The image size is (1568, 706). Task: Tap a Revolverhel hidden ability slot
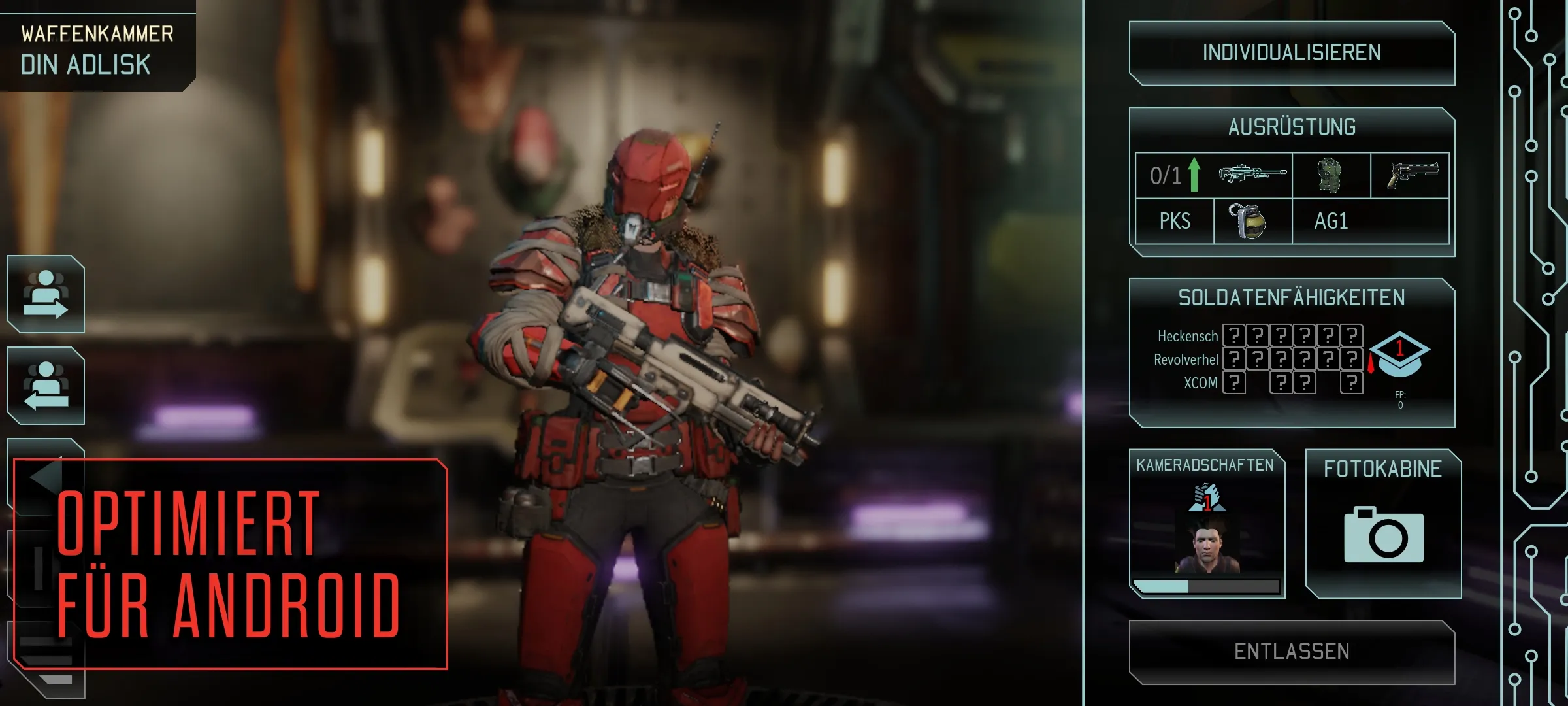(1233, 358)
